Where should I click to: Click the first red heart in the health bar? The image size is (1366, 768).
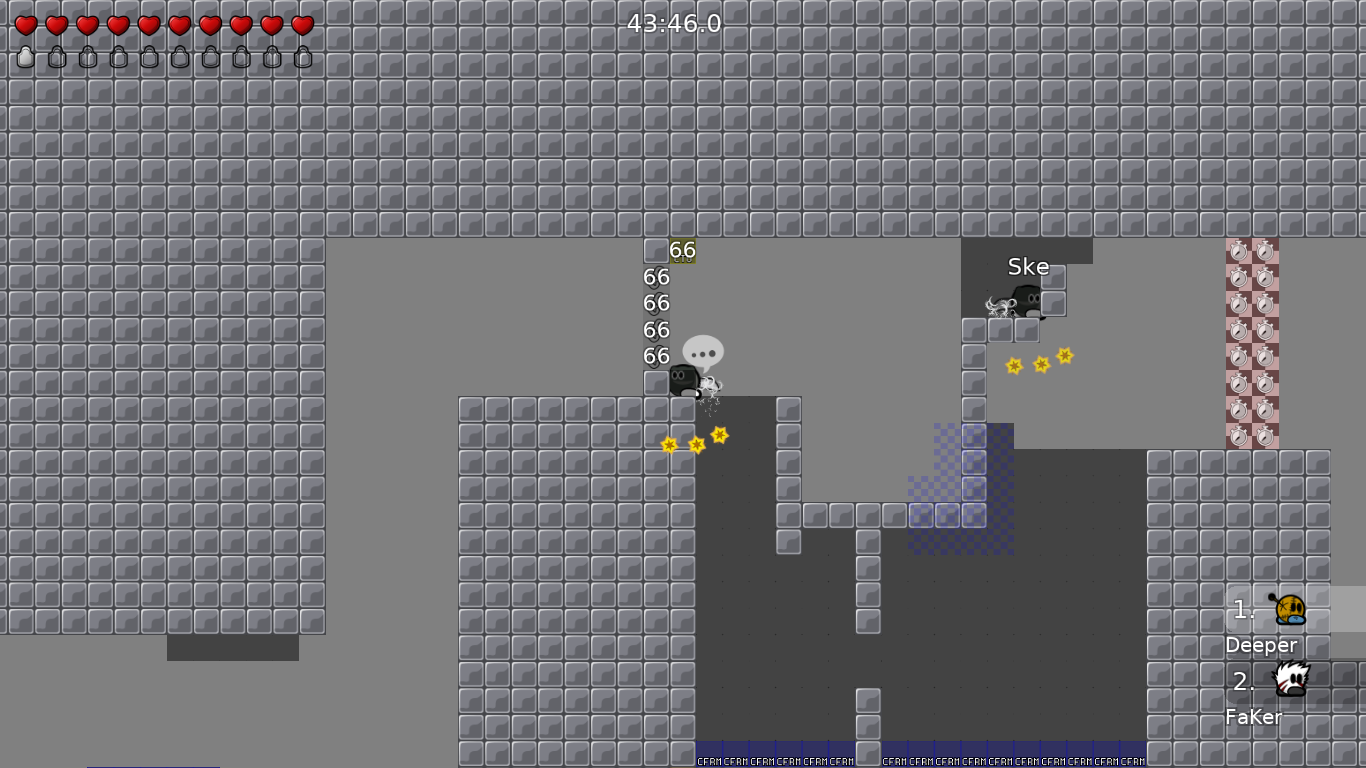[x=26, y=26]
